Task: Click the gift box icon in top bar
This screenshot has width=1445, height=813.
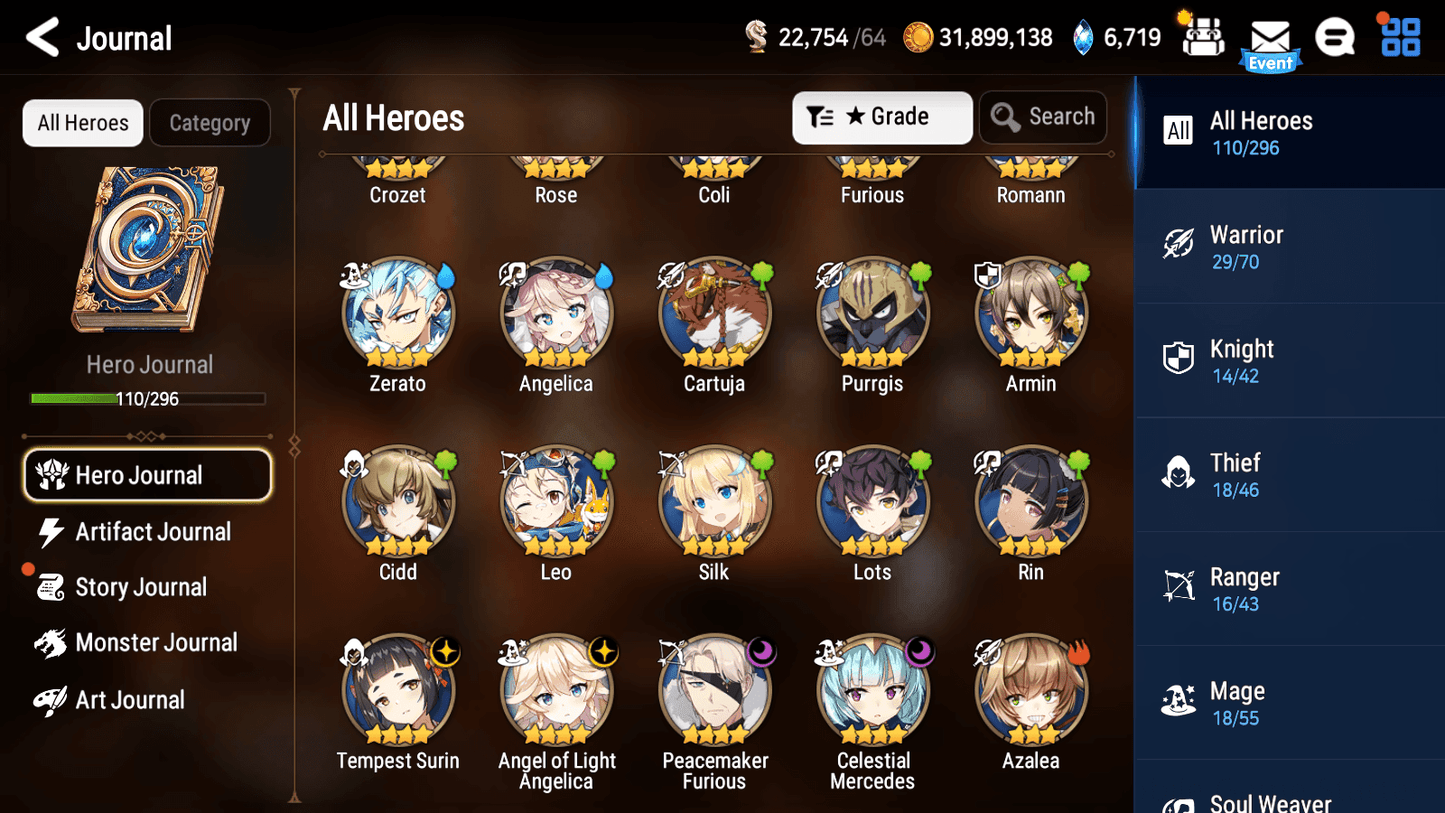Action: [1201, 36]
